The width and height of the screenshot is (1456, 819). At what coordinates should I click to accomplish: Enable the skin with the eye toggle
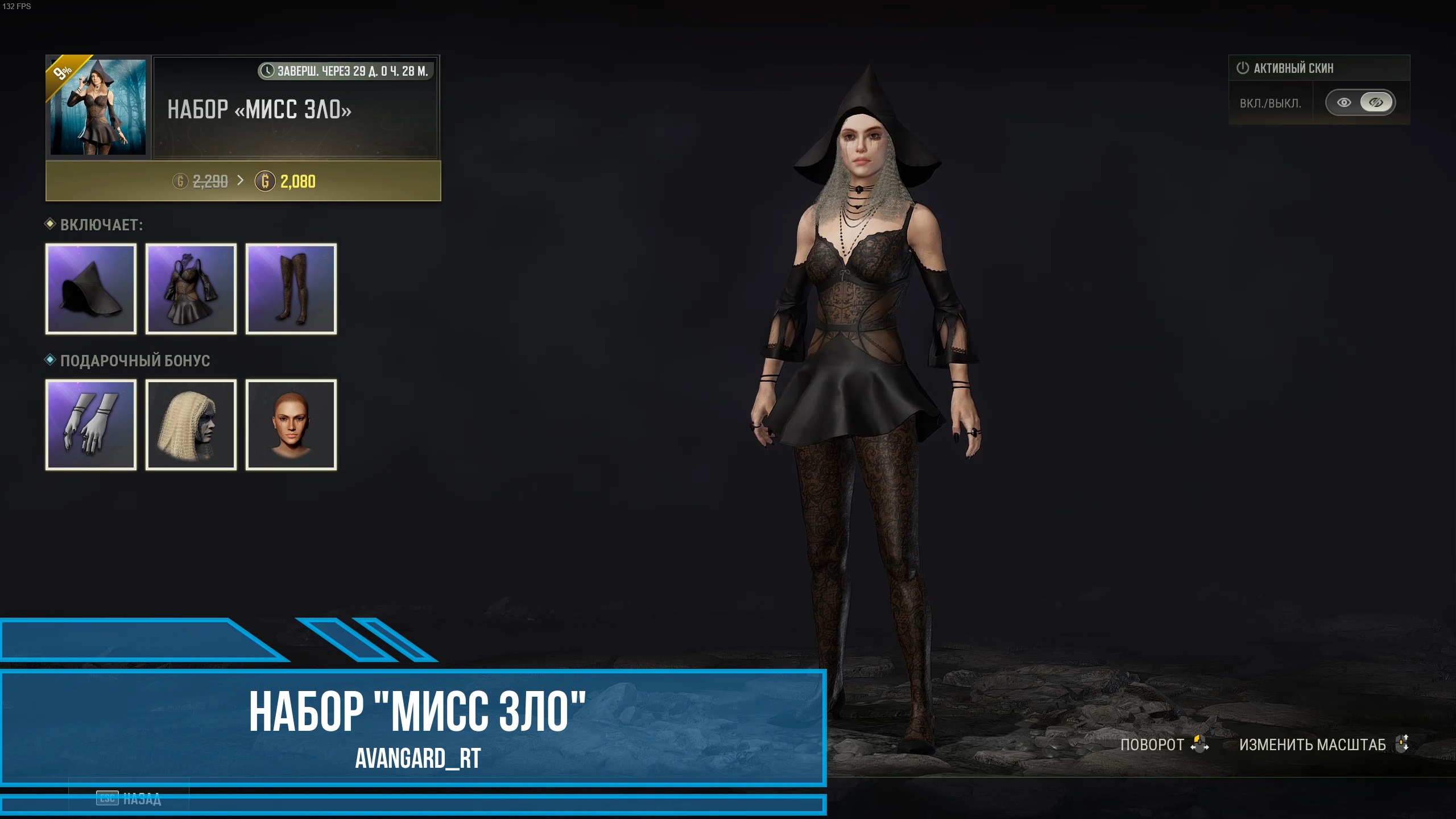click(1343, 102)
